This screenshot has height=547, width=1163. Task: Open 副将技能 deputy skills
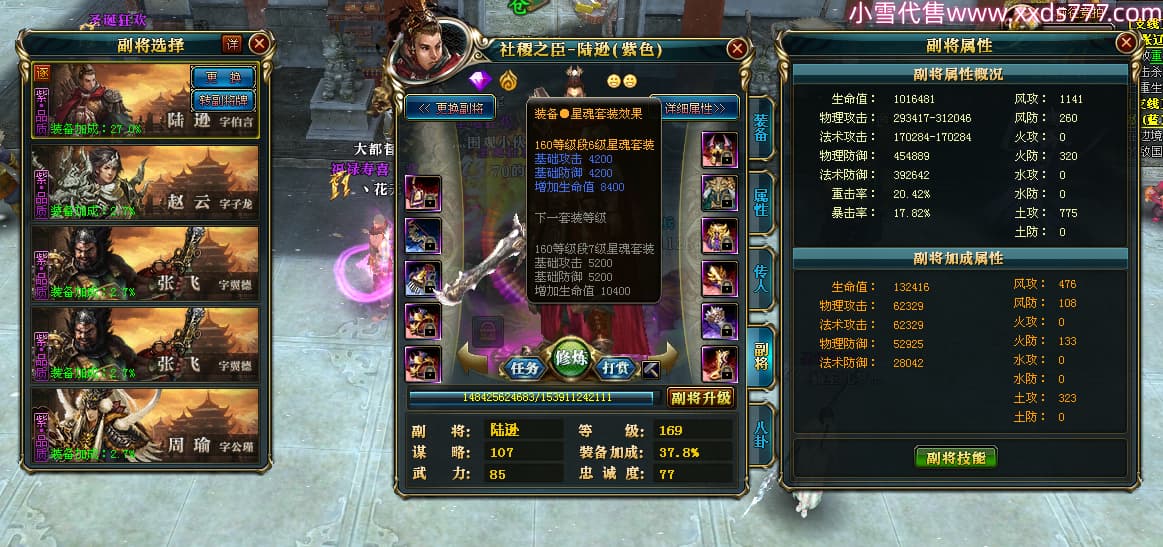click(x=956, y=457)
